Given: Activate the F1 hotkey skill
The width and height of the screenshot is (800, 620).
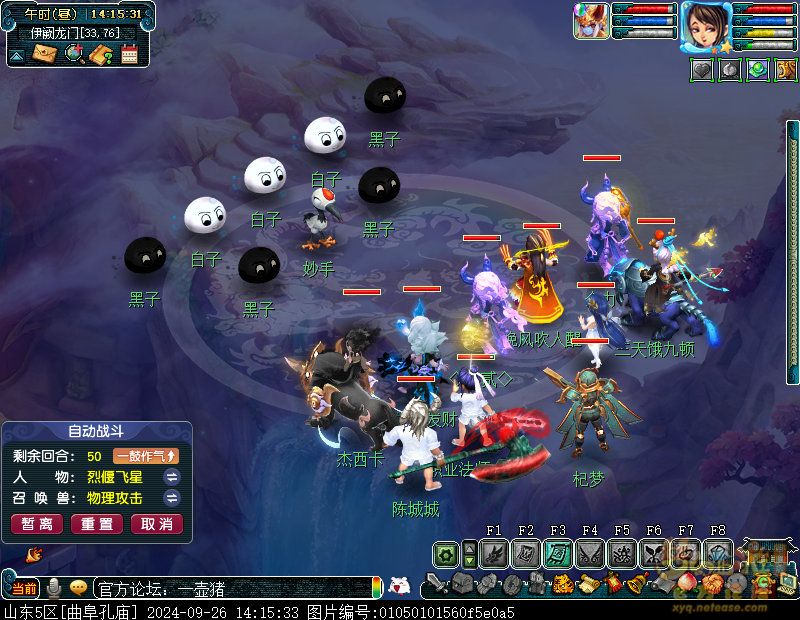Looking at the screenshot, I should pos(494,553).
